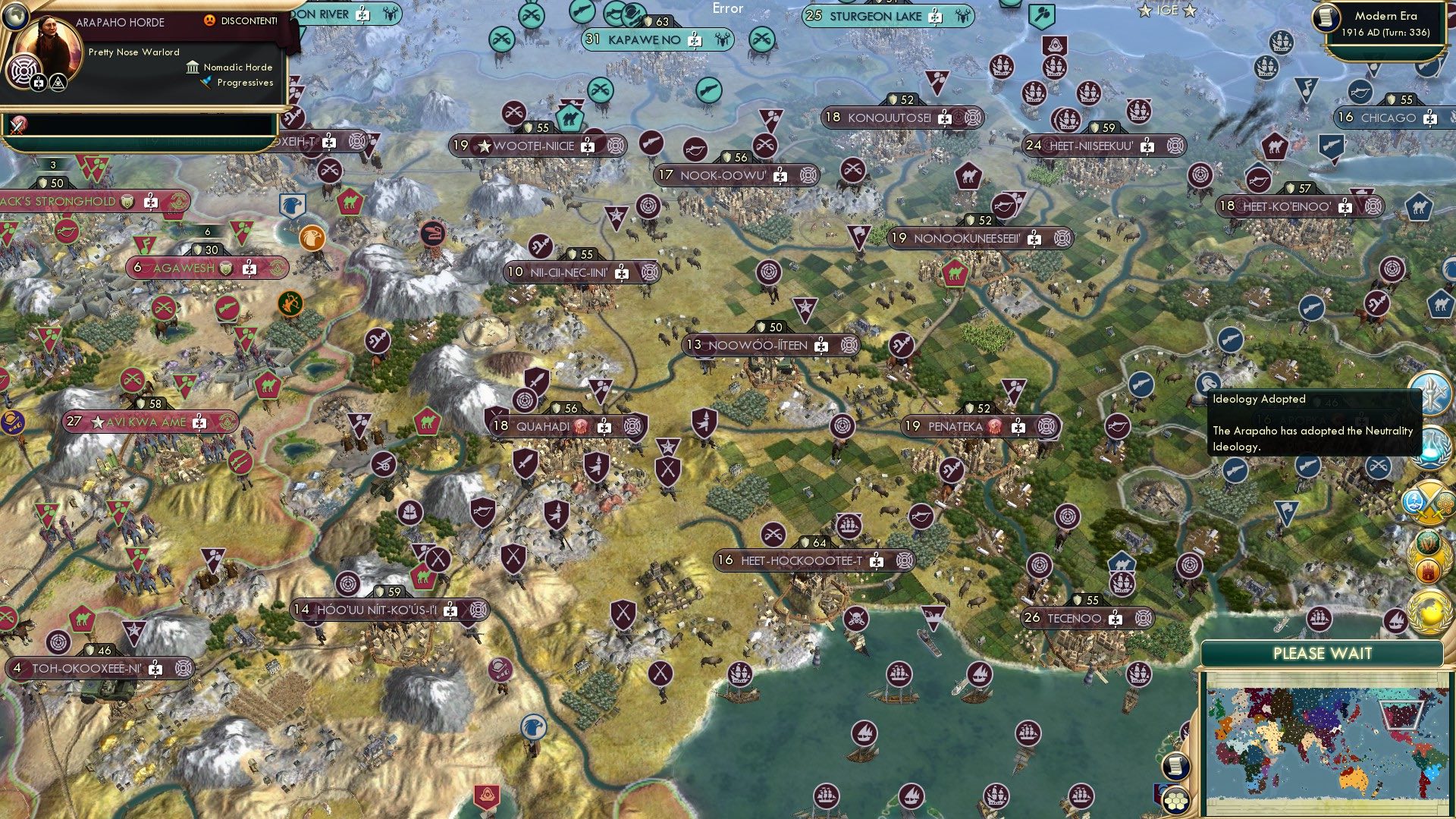This screenshot has height=819, width=1456.
Task: Click the Discontent unhappy face icon
Action: 210,21
